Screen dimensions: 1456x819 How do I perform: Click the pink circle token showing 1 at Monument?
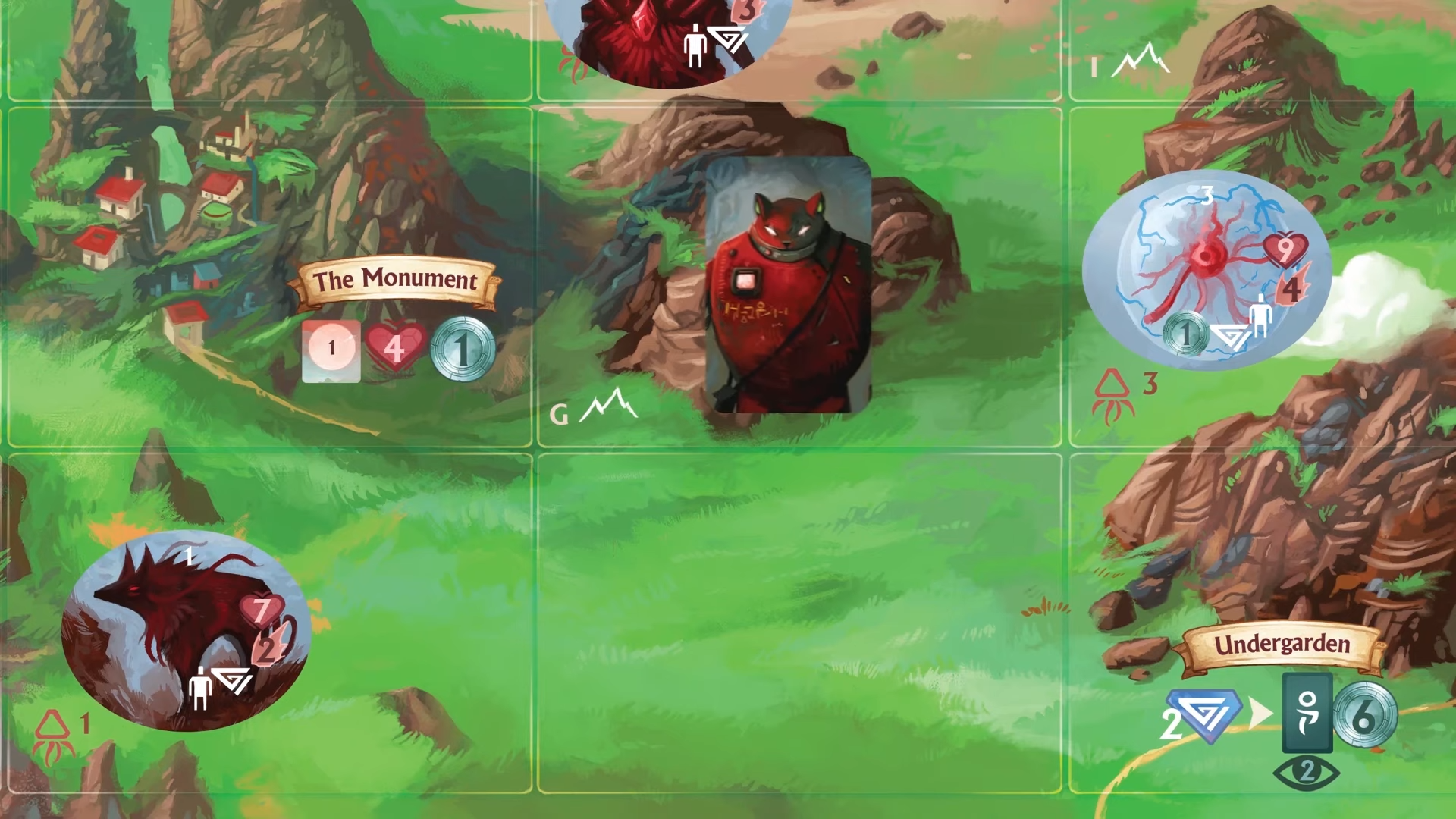pyautogui.click(x=331, y=348)
